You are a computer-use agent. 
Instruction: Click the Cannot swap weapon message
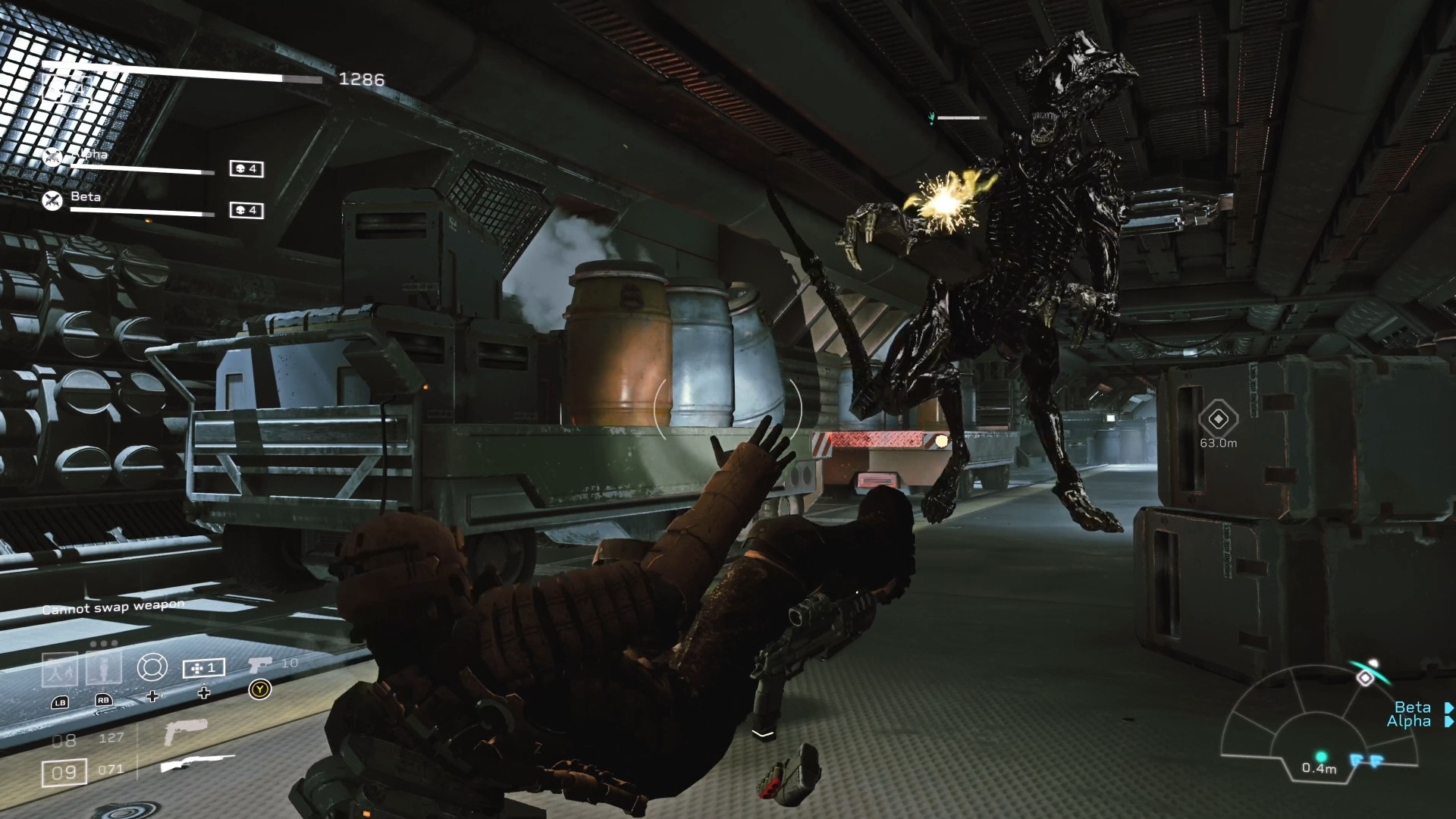click(x=114, y=607)
